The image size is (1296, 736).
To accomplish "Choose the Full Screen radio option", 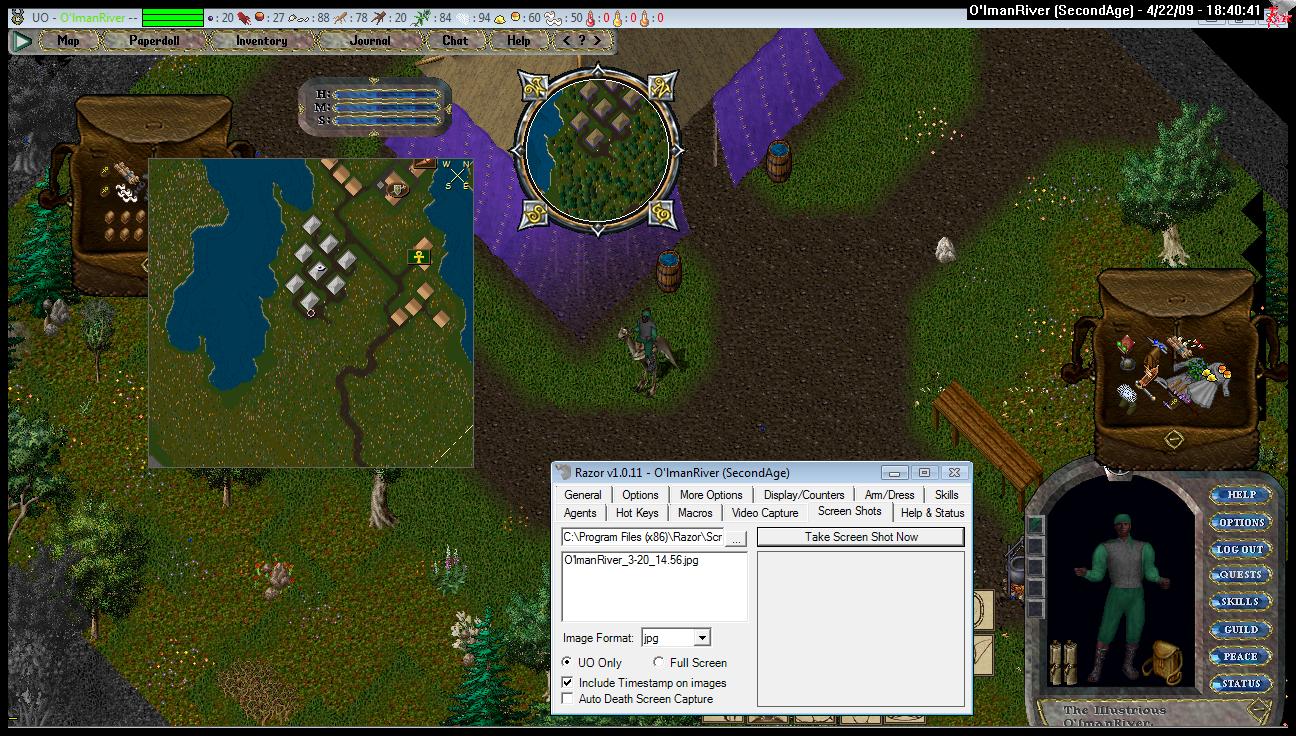I will tap(659, 662).
